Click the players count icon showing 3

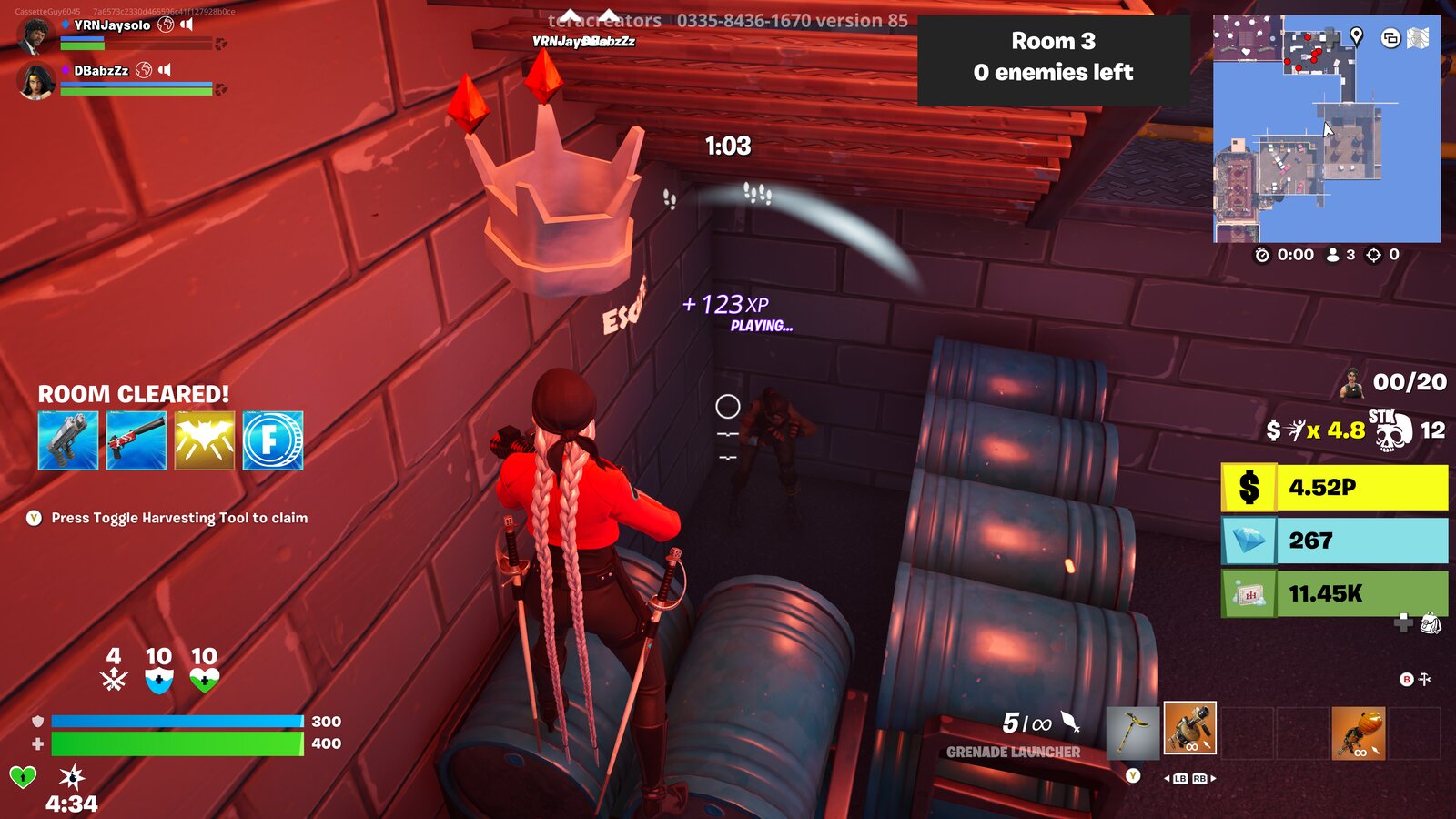1333,255
